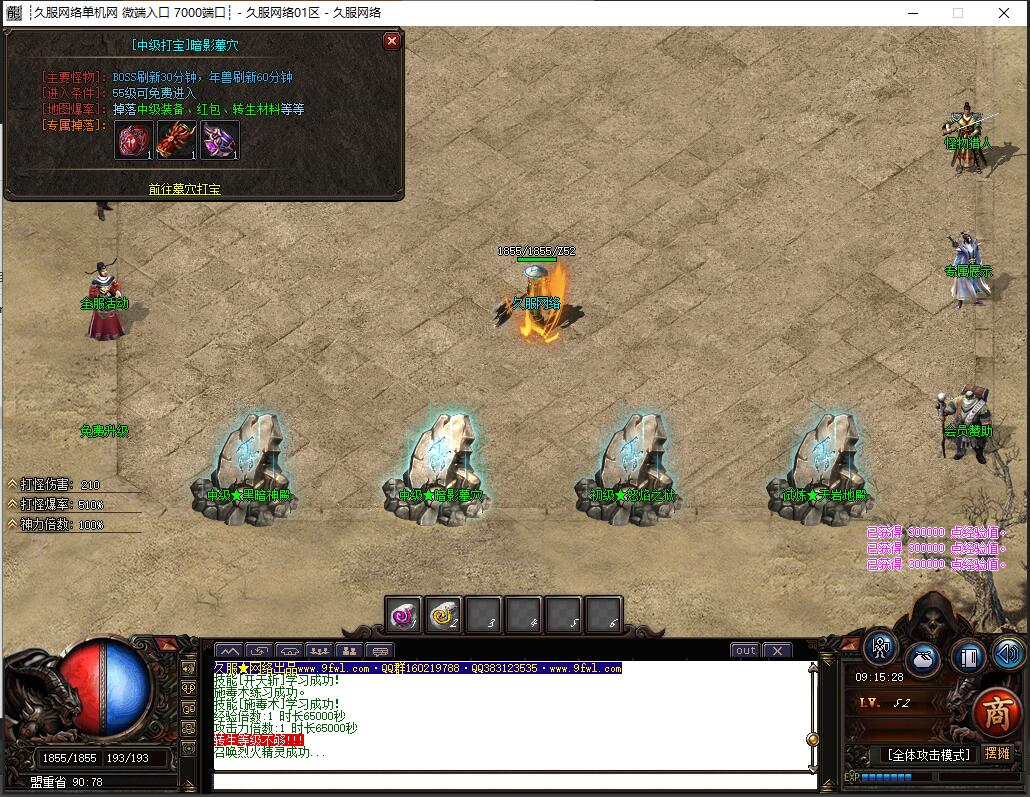Click the 前往墓穴打宝 link
1030x797 pixels.
click(185, 188)
